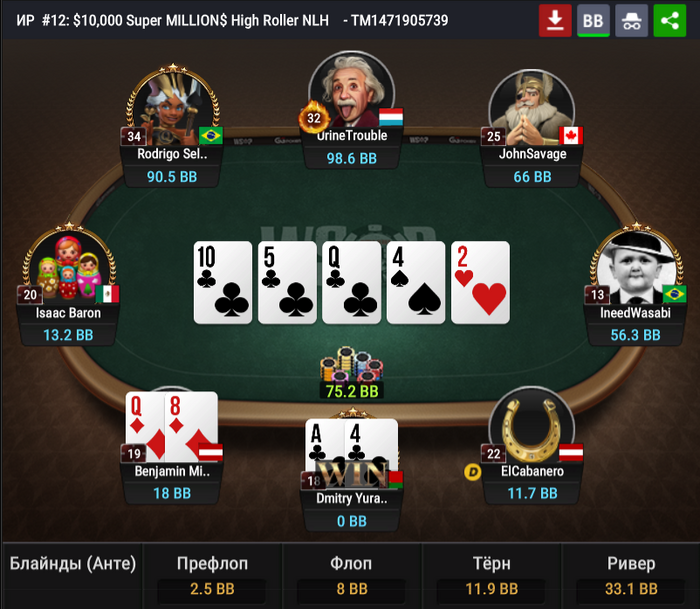Select ElCabanero's horseshoe avatar

point(531,424)
